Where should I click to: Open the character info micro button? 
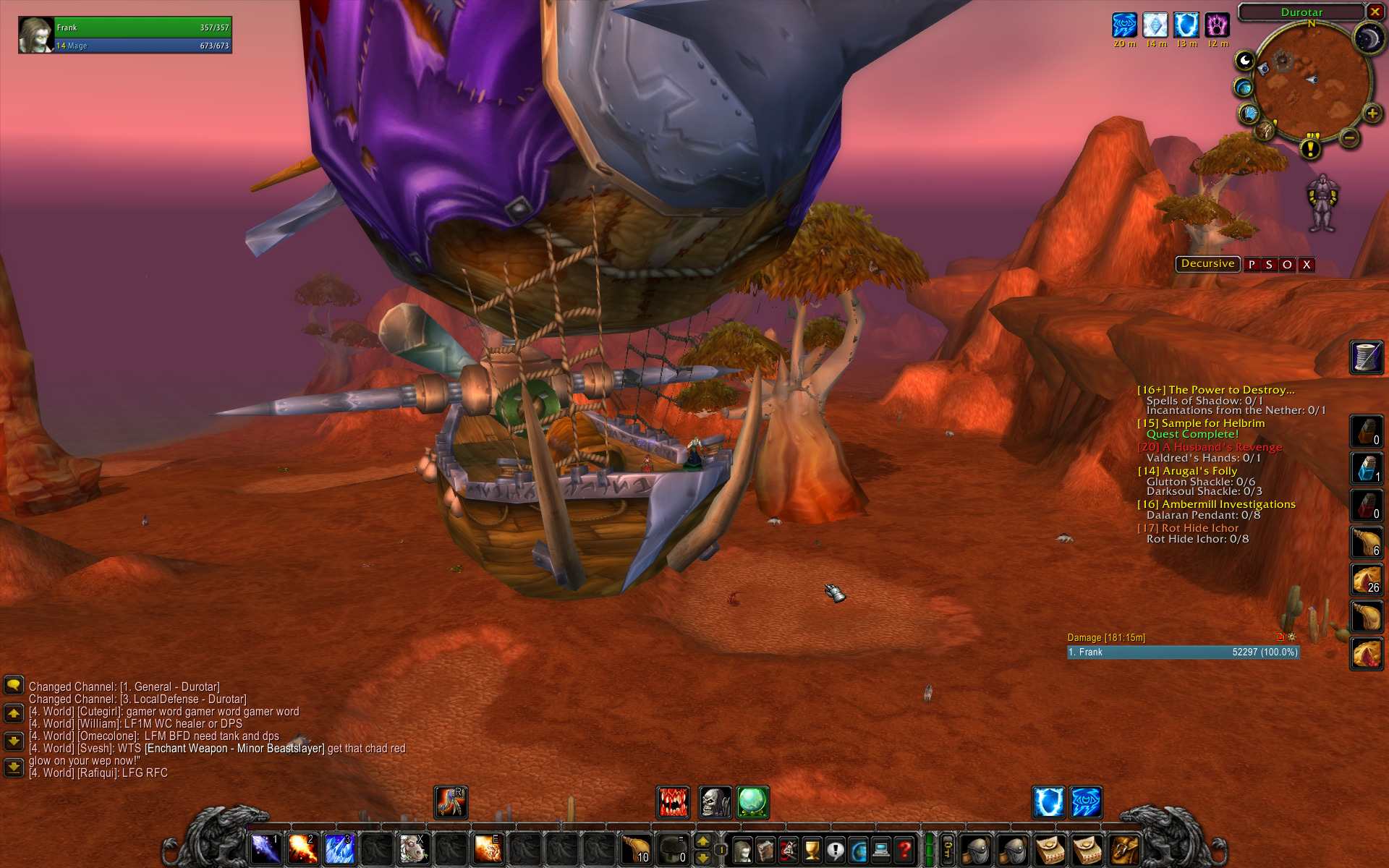pyautogui.click(x=742, y=849)
